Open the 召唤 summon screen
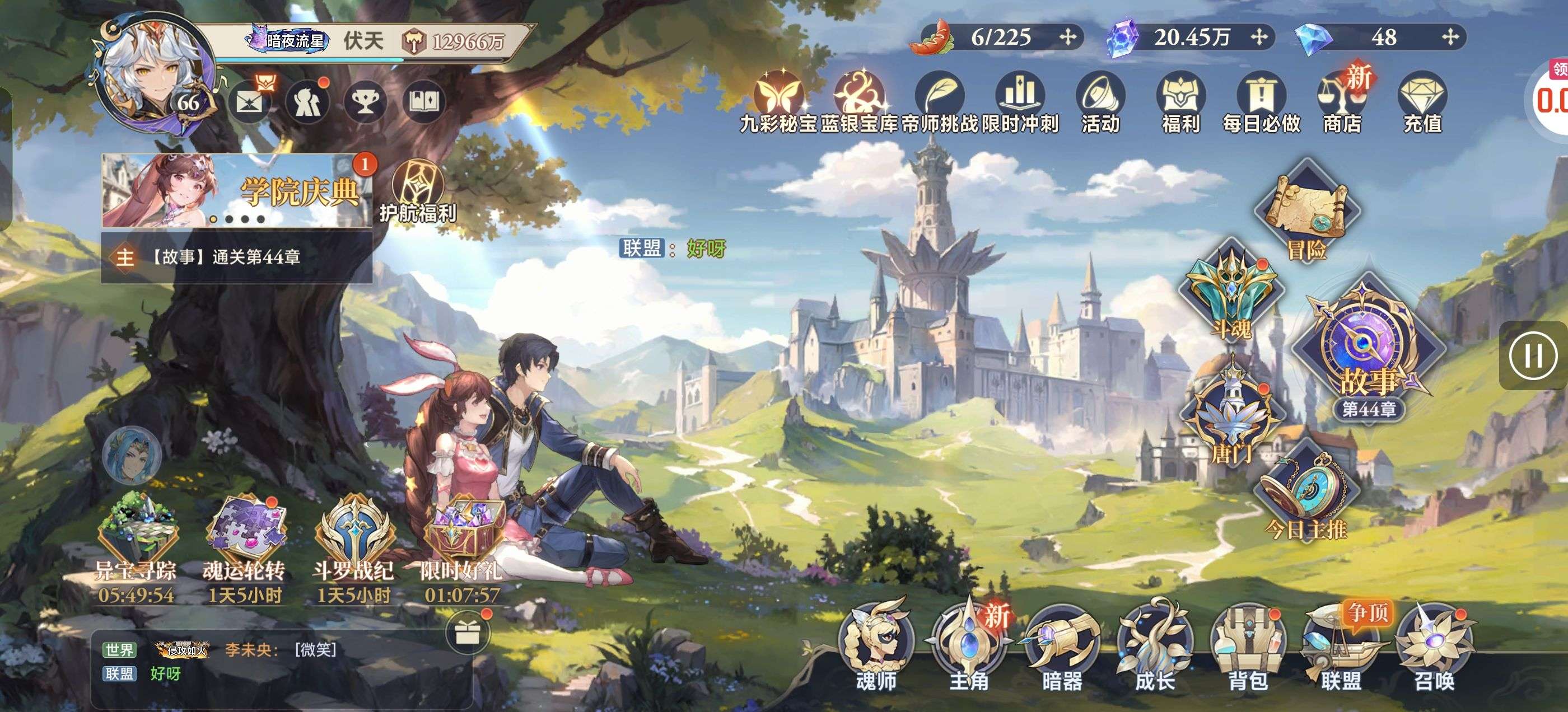The height and width of the screenshot is (712, 1568). (x=1434, y=645)
